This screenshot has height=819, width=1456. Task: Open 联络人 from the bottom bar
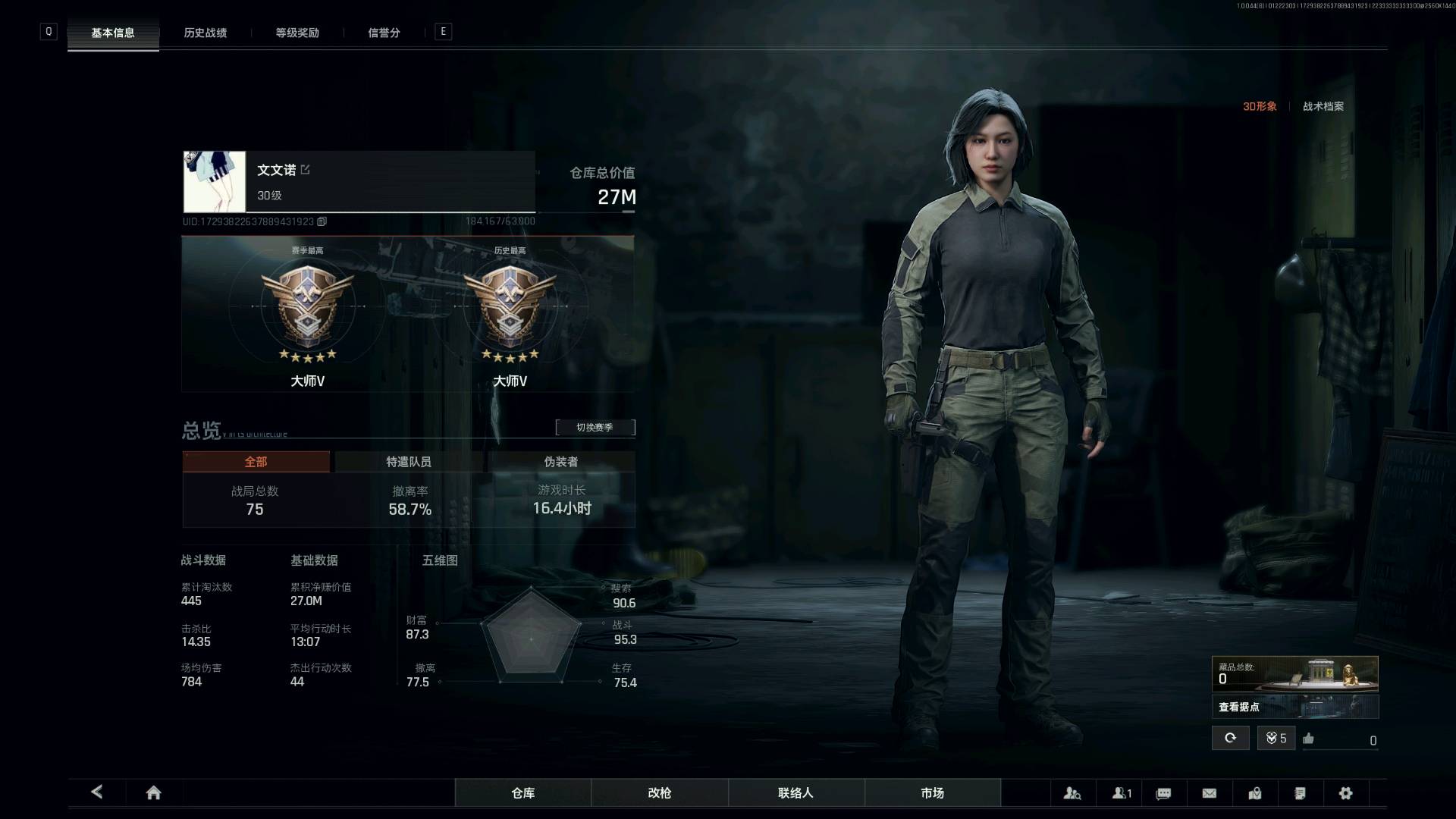795,792
